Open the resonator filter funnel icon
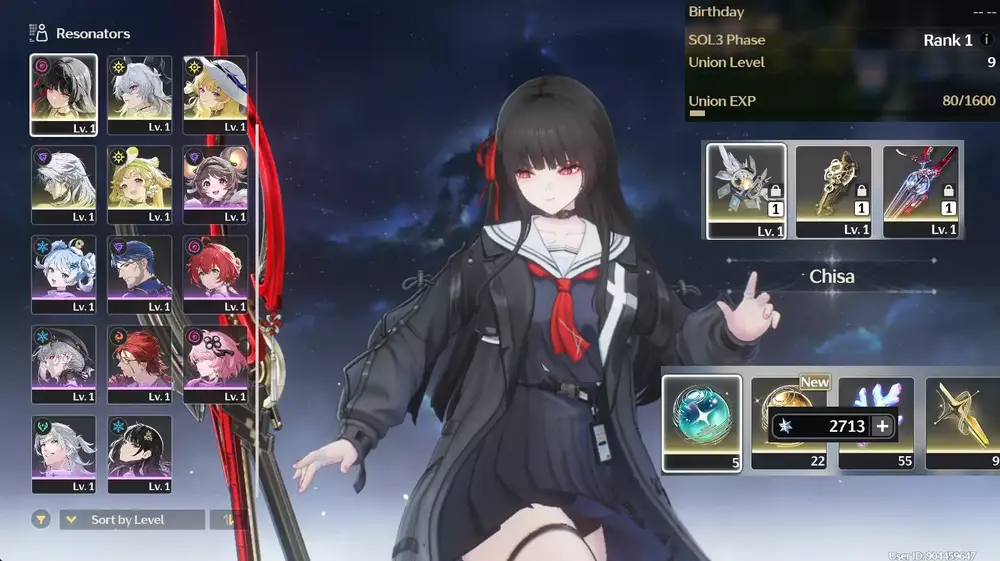Viewport: 1000px width, 561px height. click(x=41, y=520)
